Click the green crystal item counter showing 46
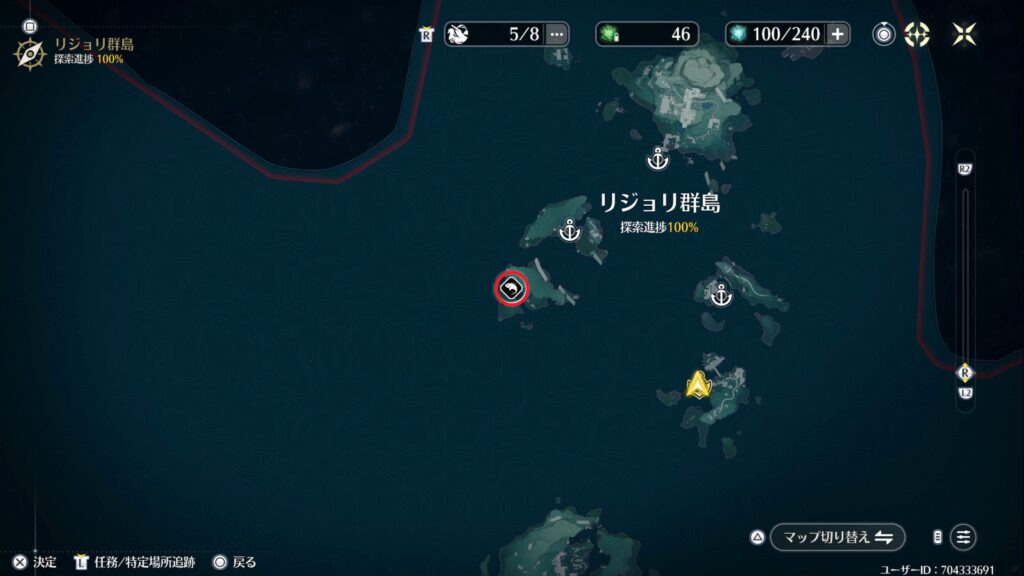1024x576 pixels. [647, 34]
